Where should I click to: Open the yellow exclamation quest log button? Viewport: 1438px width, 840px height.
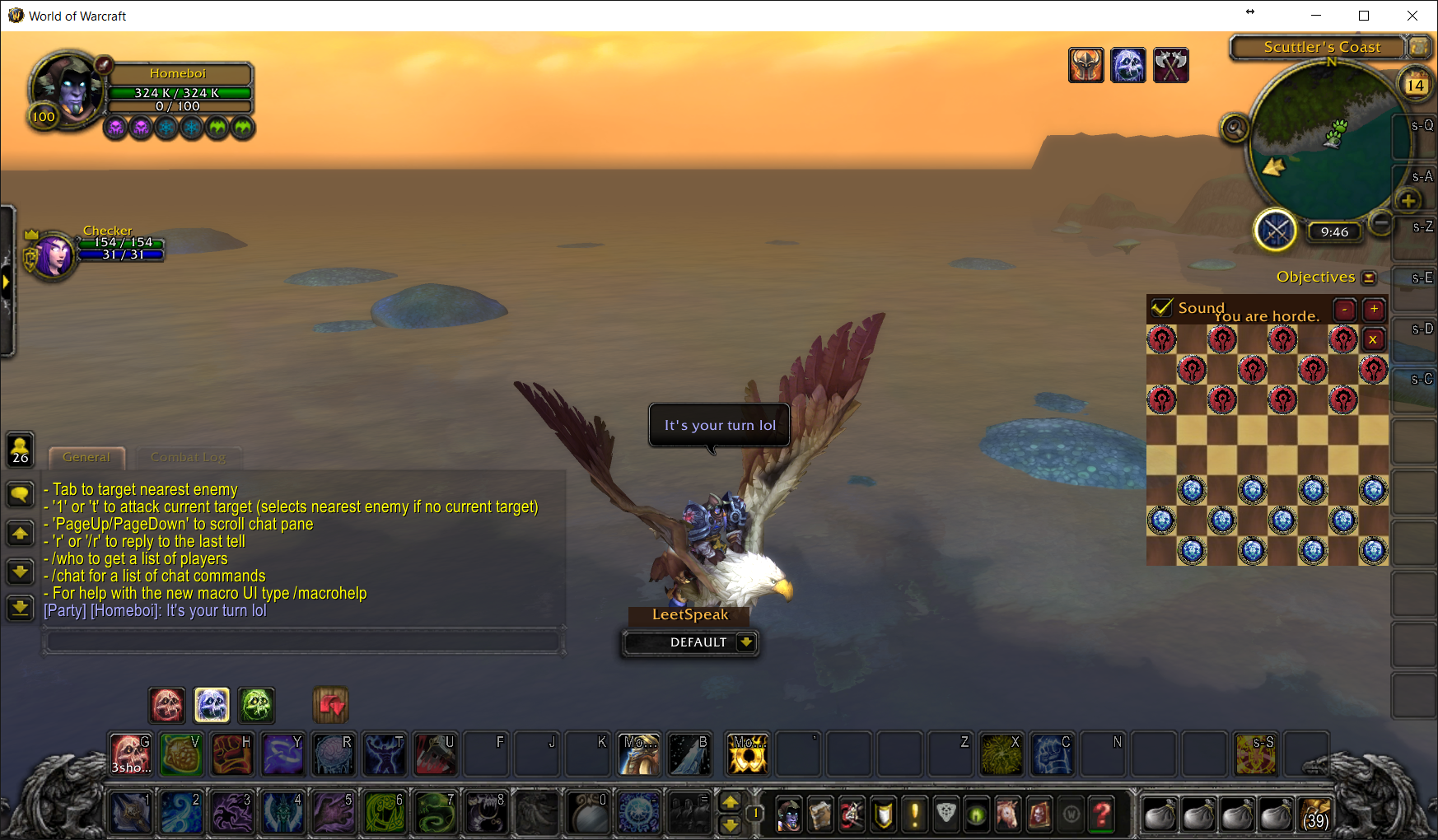[914, 815]
